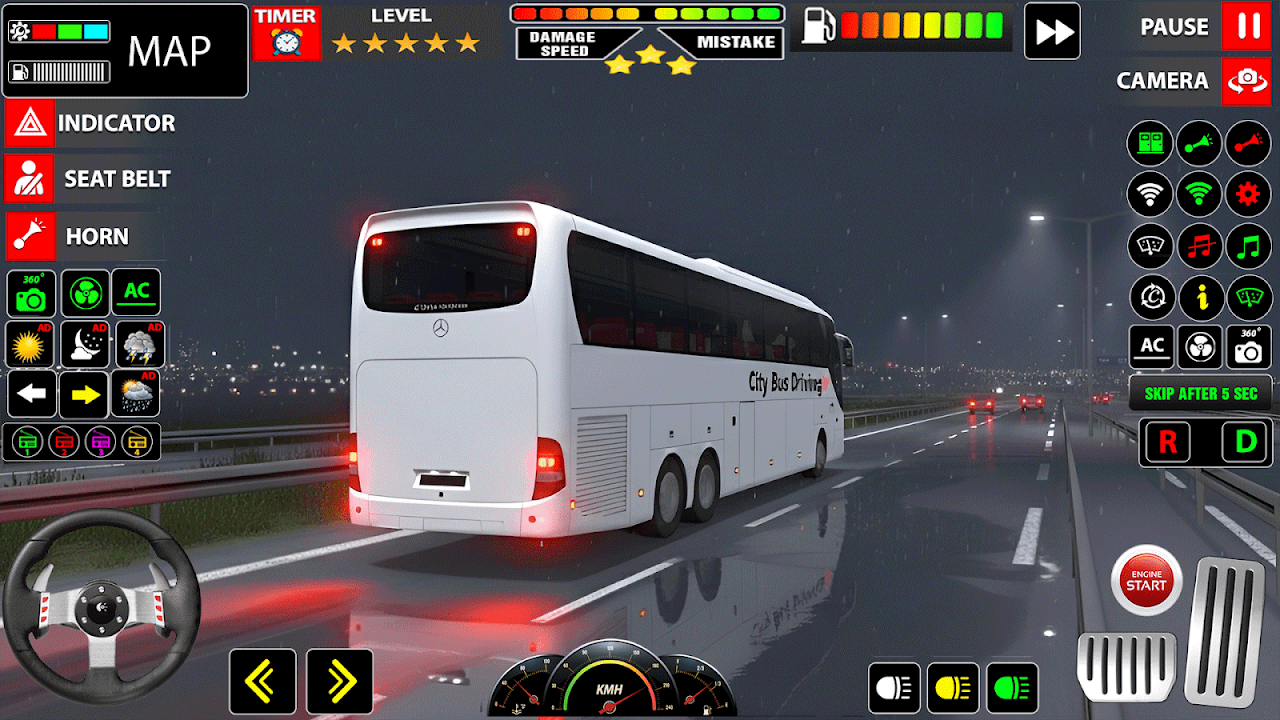Viewport: 1280px width, 720px height.
Task: Click the red gear settings icon
Action: pyautogui.click(x=1248, y=194)
